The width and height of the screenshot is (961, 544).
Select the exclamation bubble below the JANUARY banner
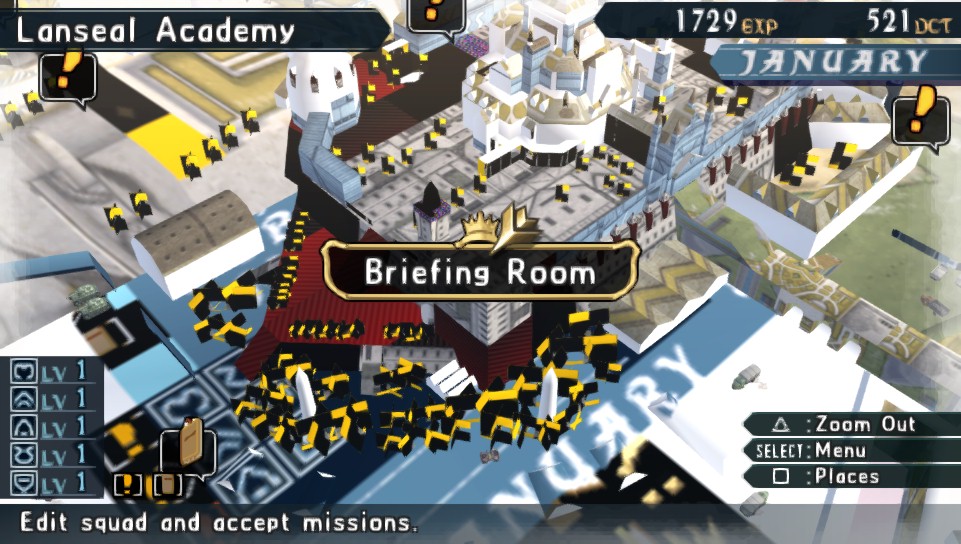pos(921,118)
